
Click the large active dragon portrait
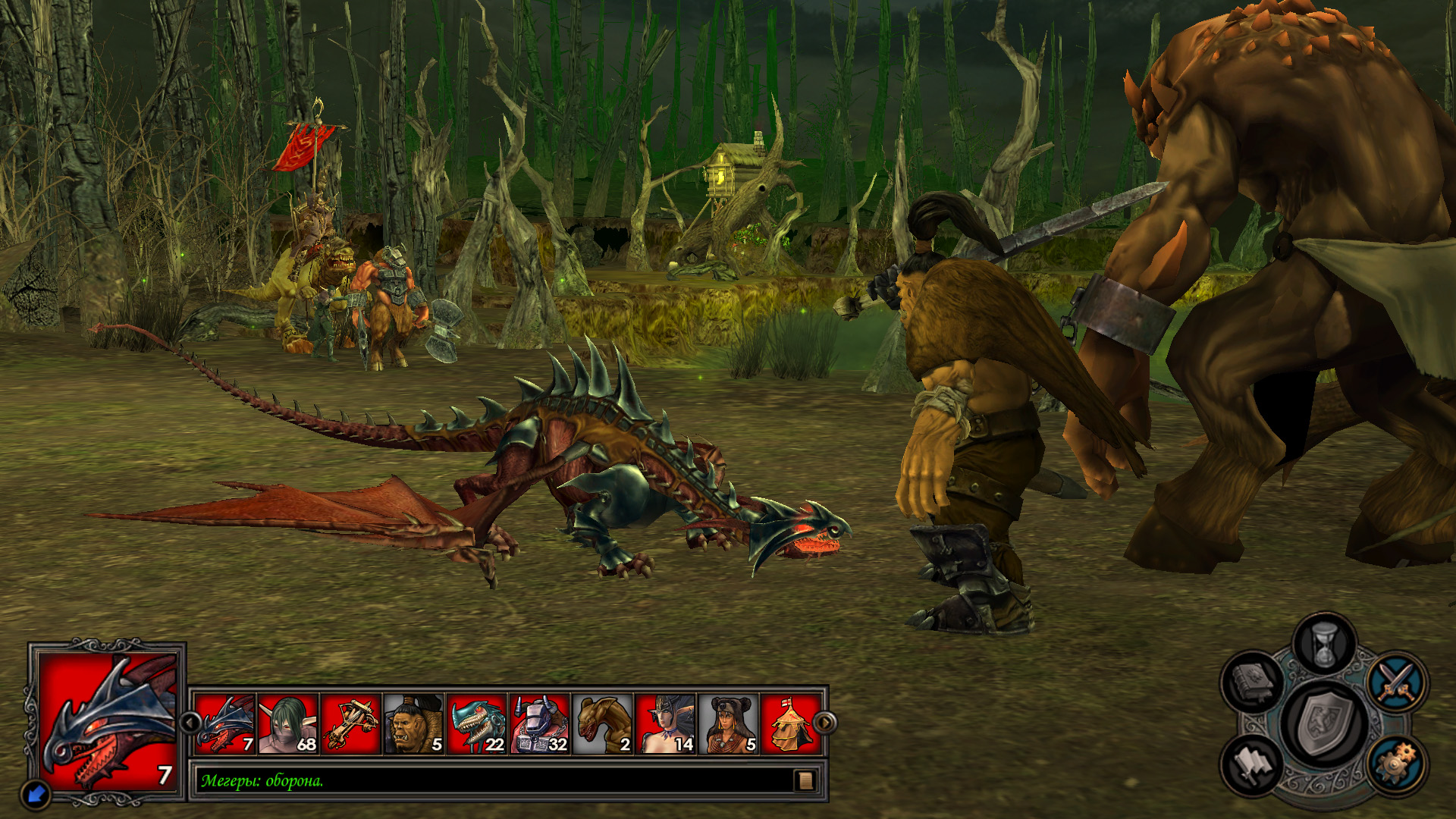coord(108,720)
